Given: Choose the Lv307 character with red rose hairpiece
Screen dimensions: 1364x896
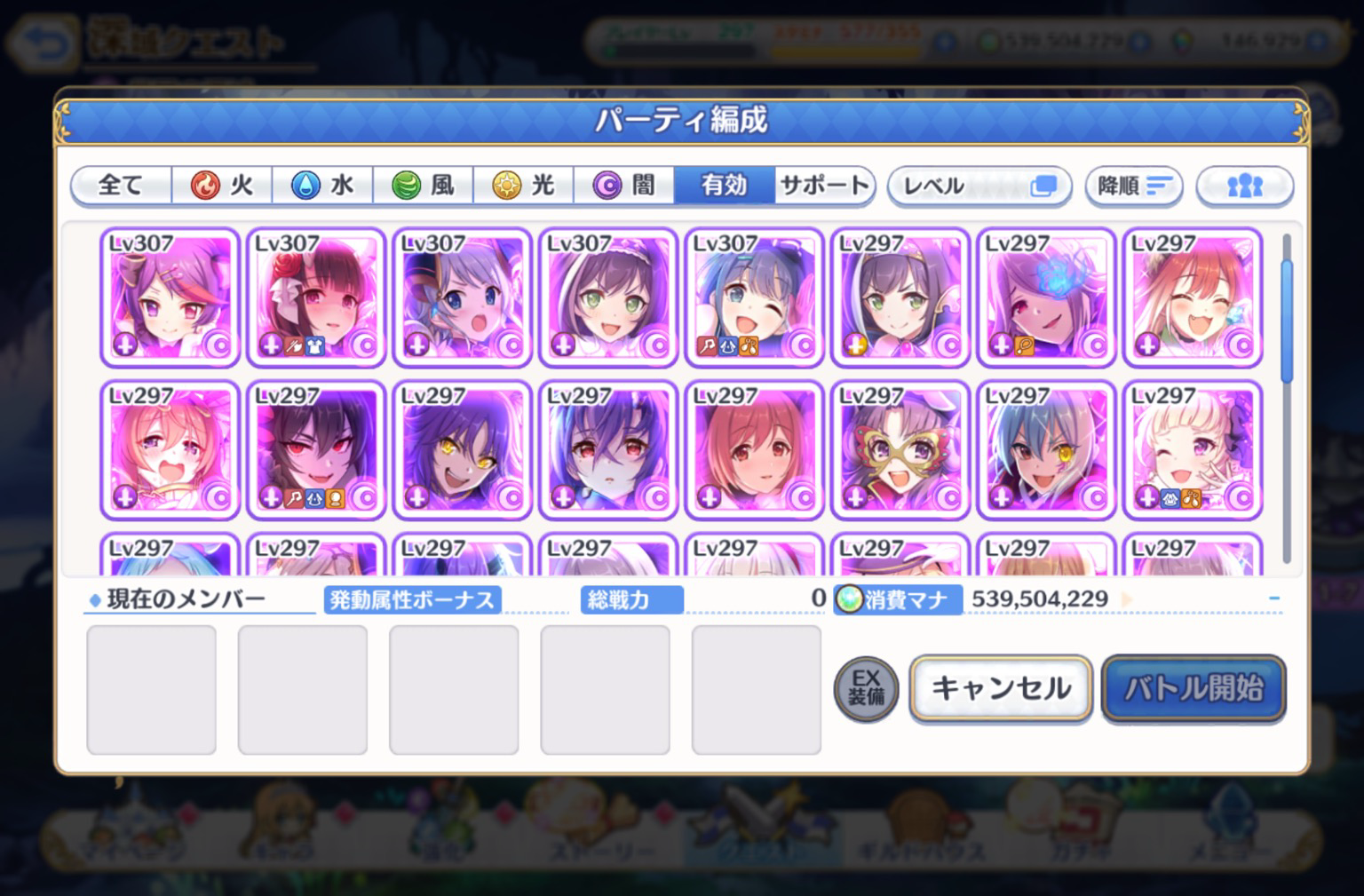Looking at the screenshot, I should pyautogui.click(x=316, y=297).
